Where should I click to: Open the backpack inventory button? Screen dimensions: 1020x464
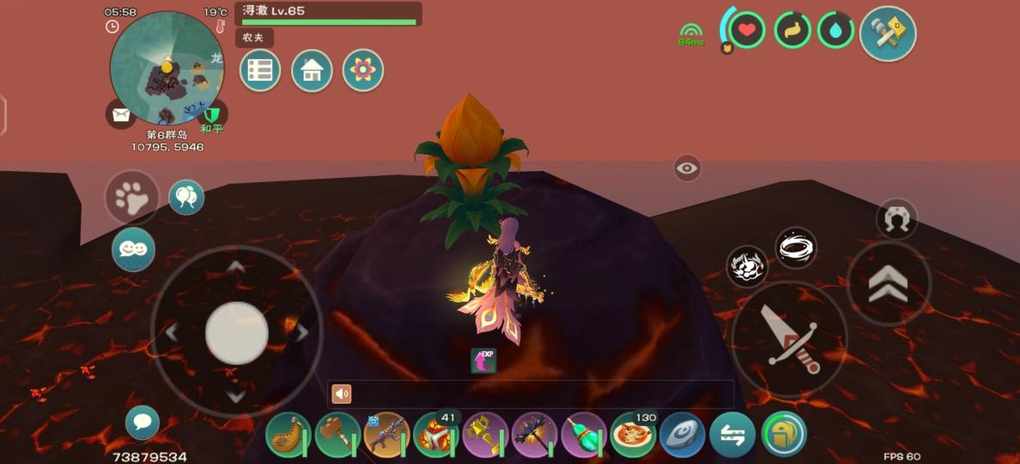783,435
